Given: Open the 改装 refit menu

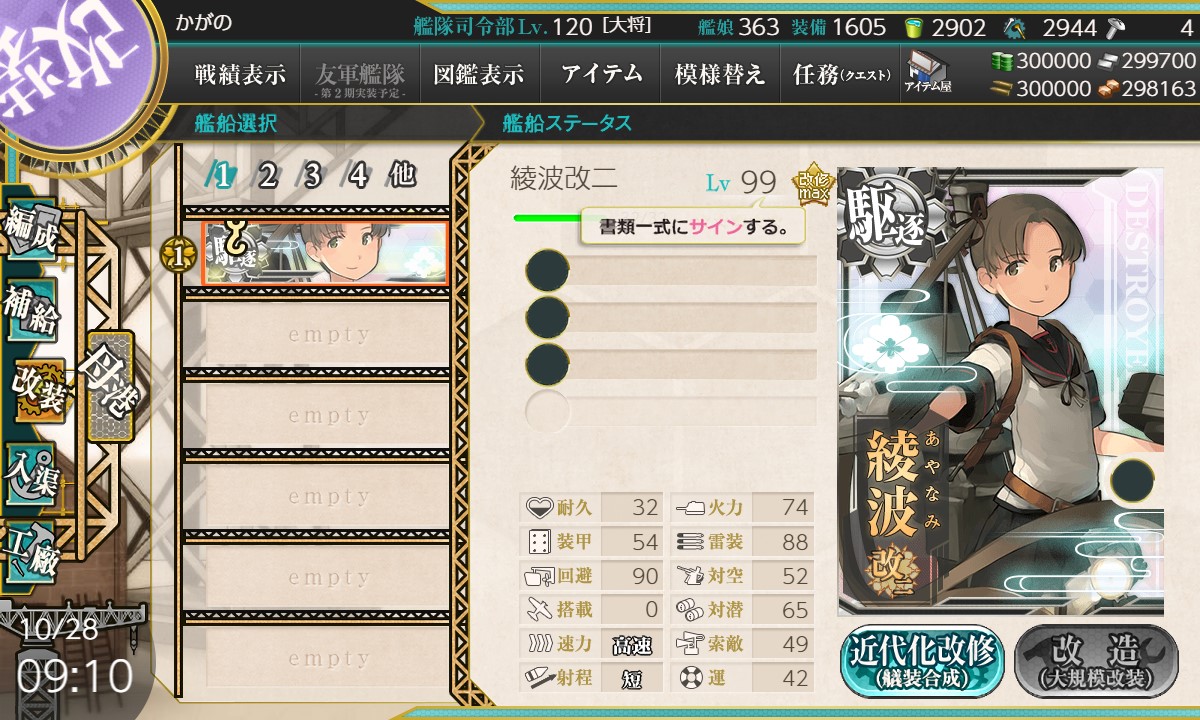Looking at the screenshot, I should (x=40, y=391).
